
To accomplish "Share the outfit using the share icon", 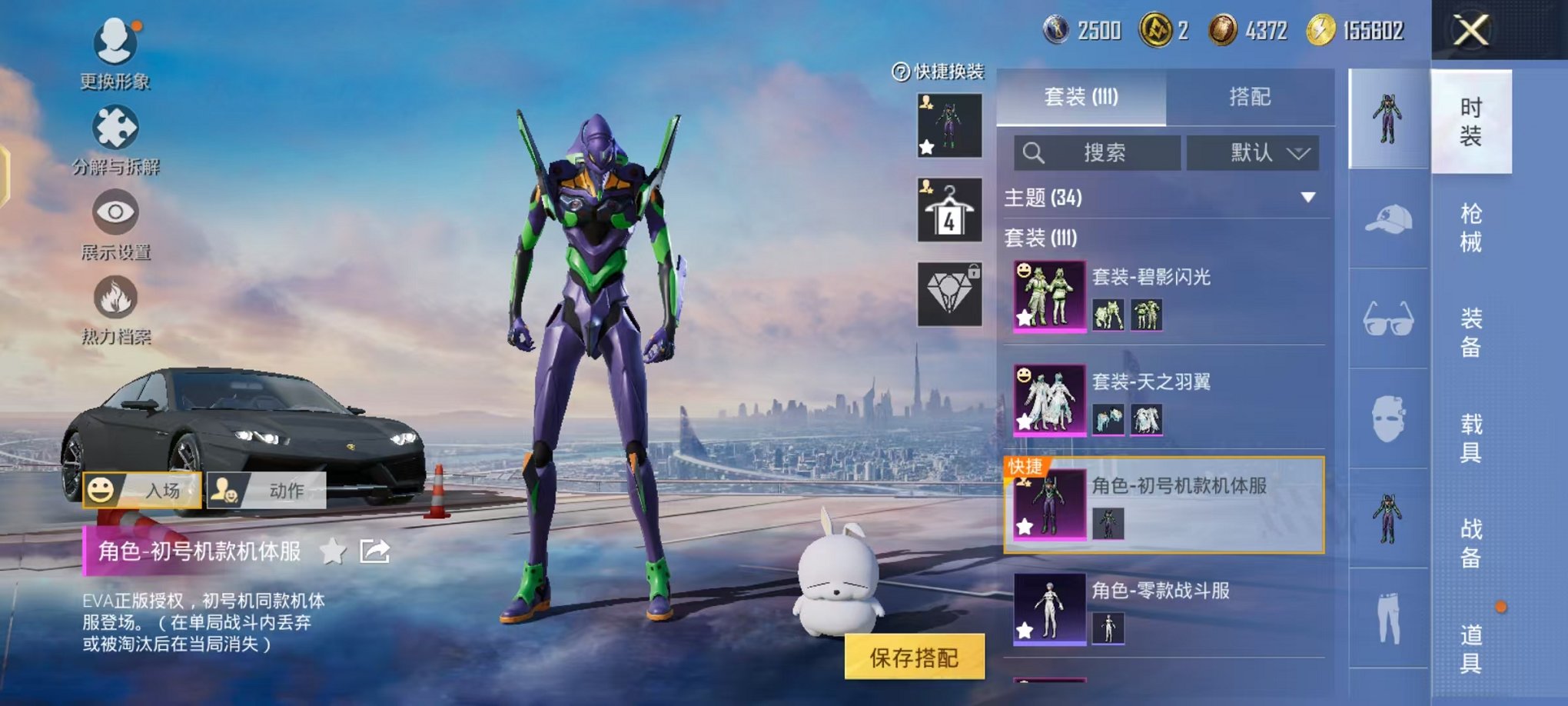I will point(375,551).
